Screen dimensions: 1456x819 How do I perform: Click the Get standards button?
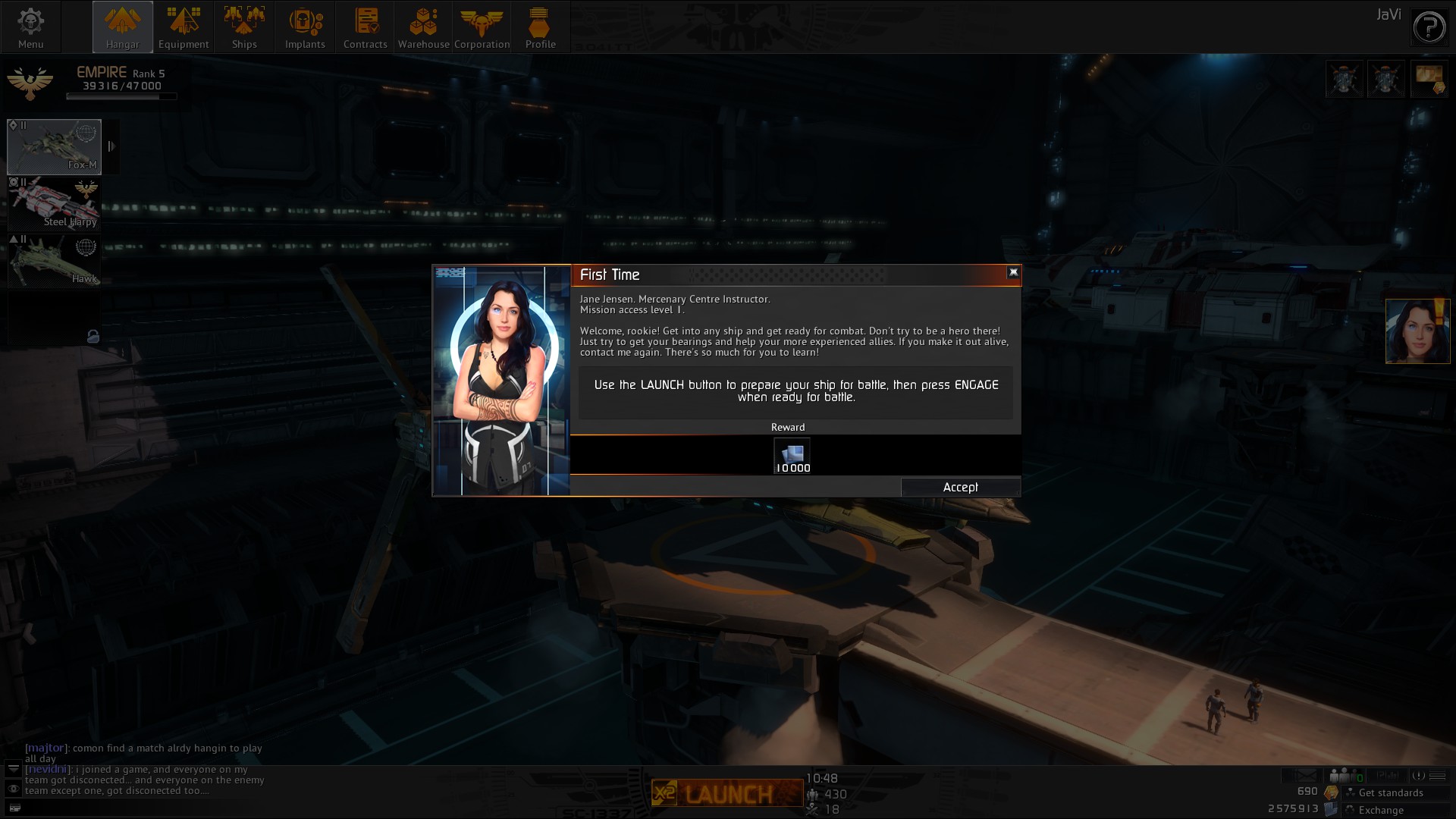[x=1390, y=792]
